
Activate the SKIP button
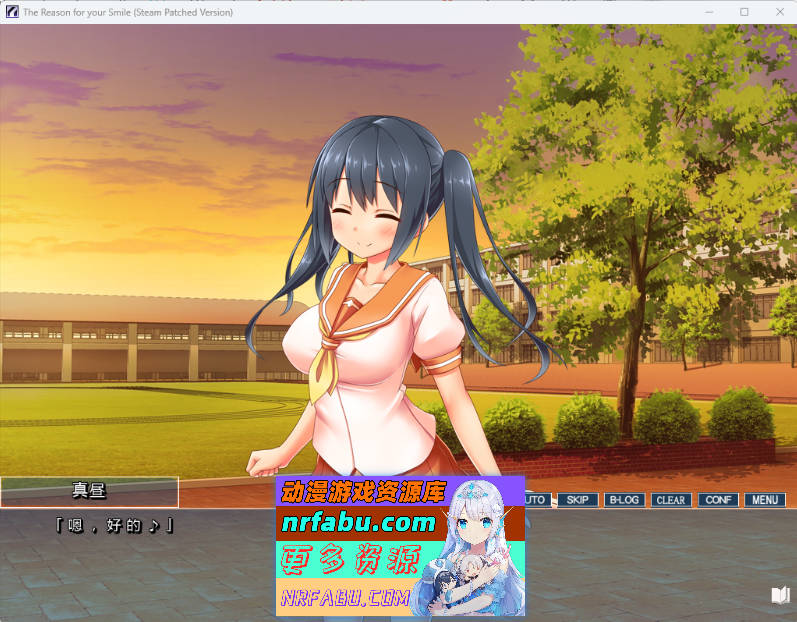[x=578, y=499]
